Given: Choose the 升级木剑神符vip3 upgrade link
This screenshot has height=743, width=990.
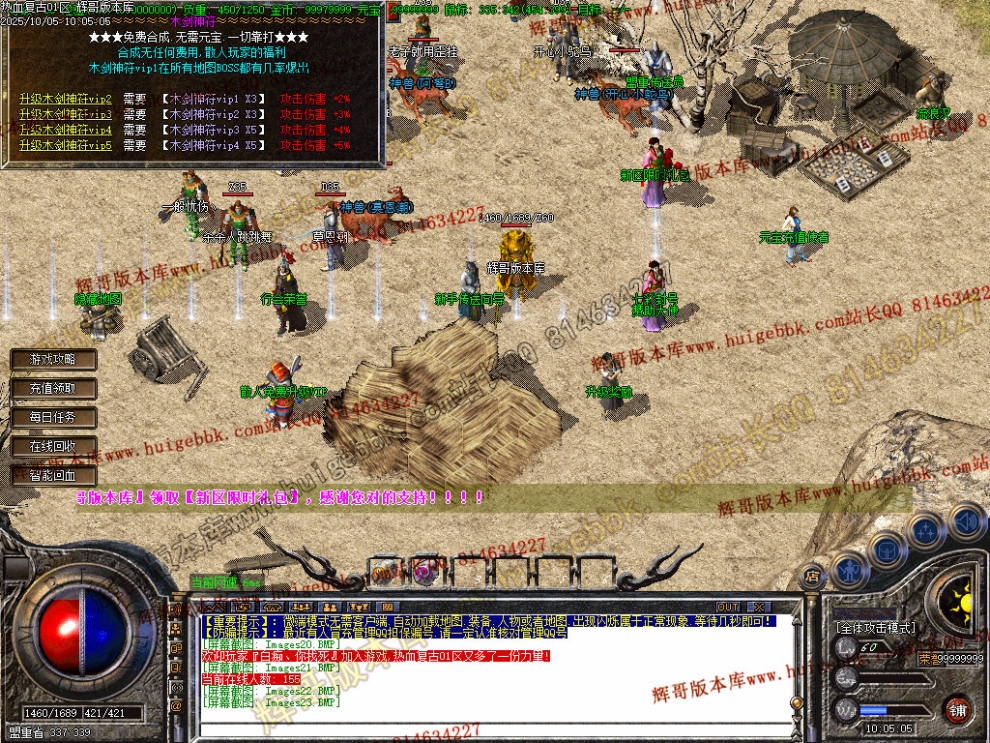Looking at the screenshot, I should tap(65, 115).
